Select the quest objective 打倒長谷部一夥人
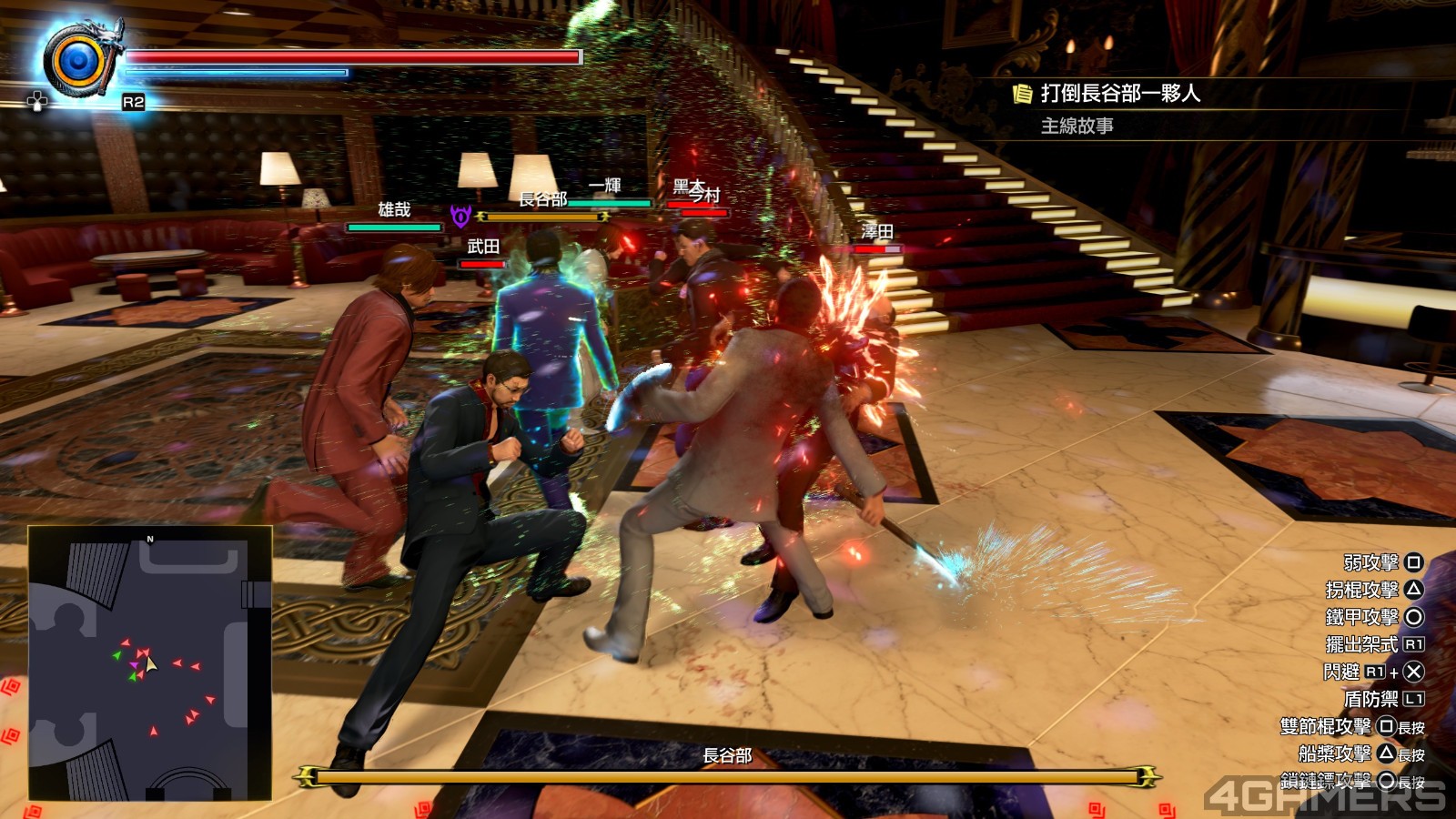This screenshot has height=819, width=1456. click(1119, 94)
